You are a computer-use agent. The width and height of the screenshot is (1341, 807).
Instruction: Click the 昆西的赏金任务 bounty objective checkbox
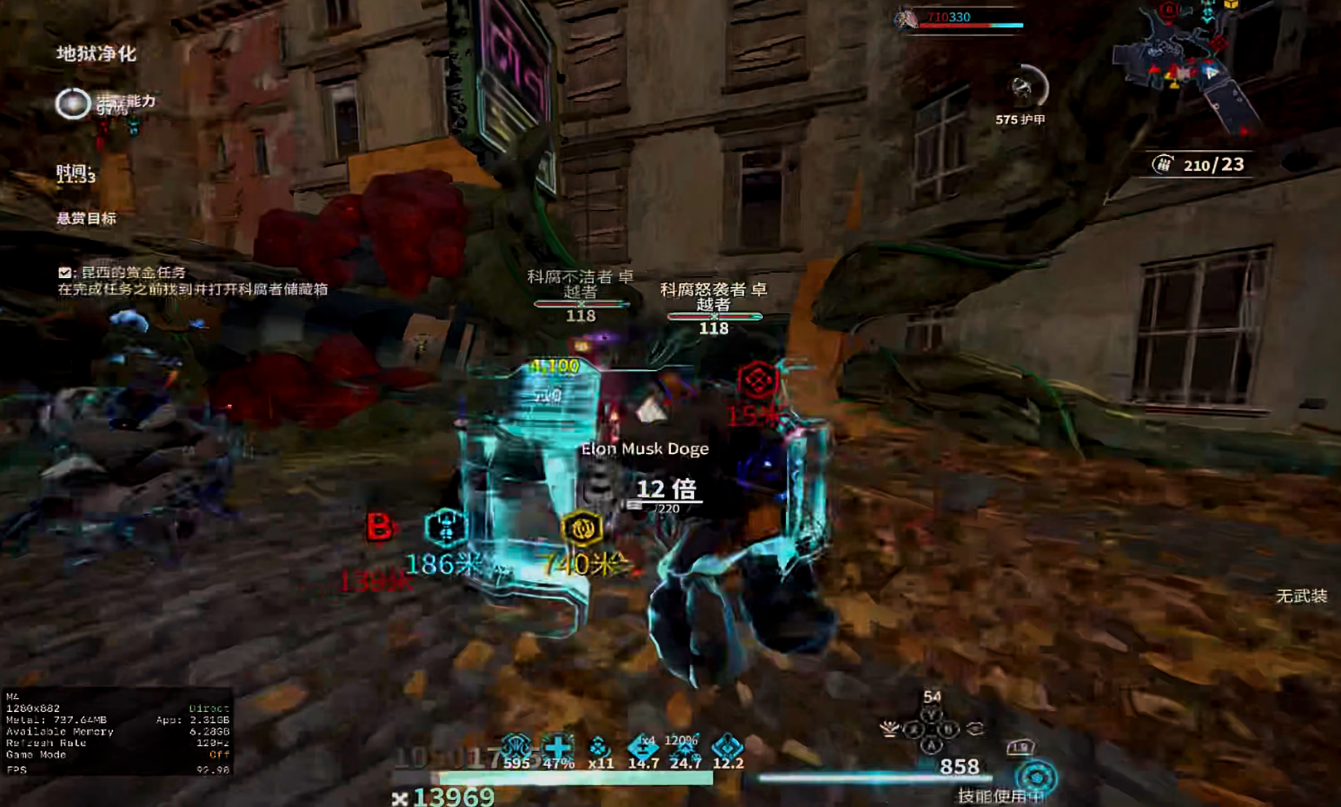(65, 272)
